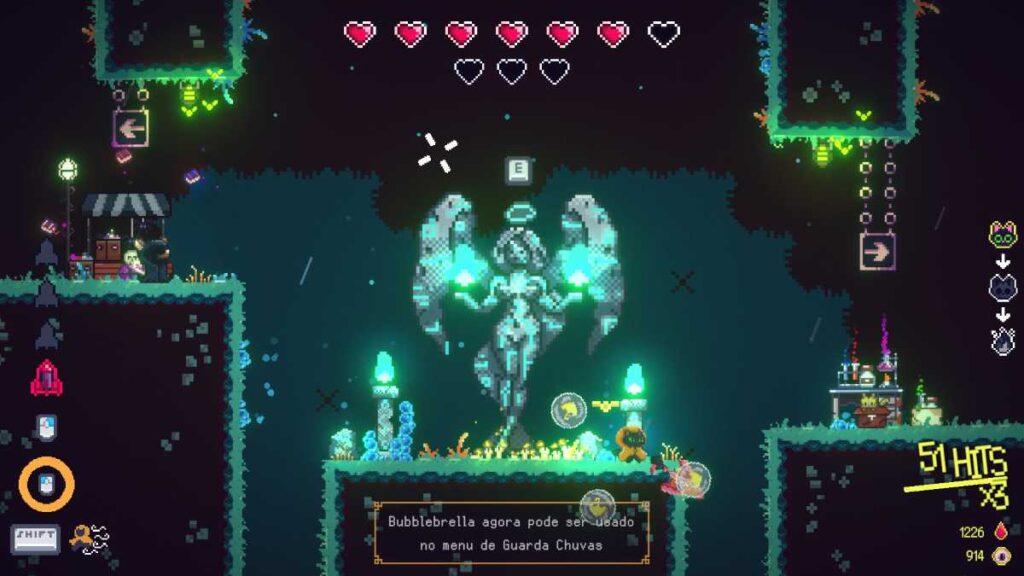The width and height of the screenshot is (1024, 576).
Task: Choose the dark cat silhouette icon
Action: pos(1003,289)
